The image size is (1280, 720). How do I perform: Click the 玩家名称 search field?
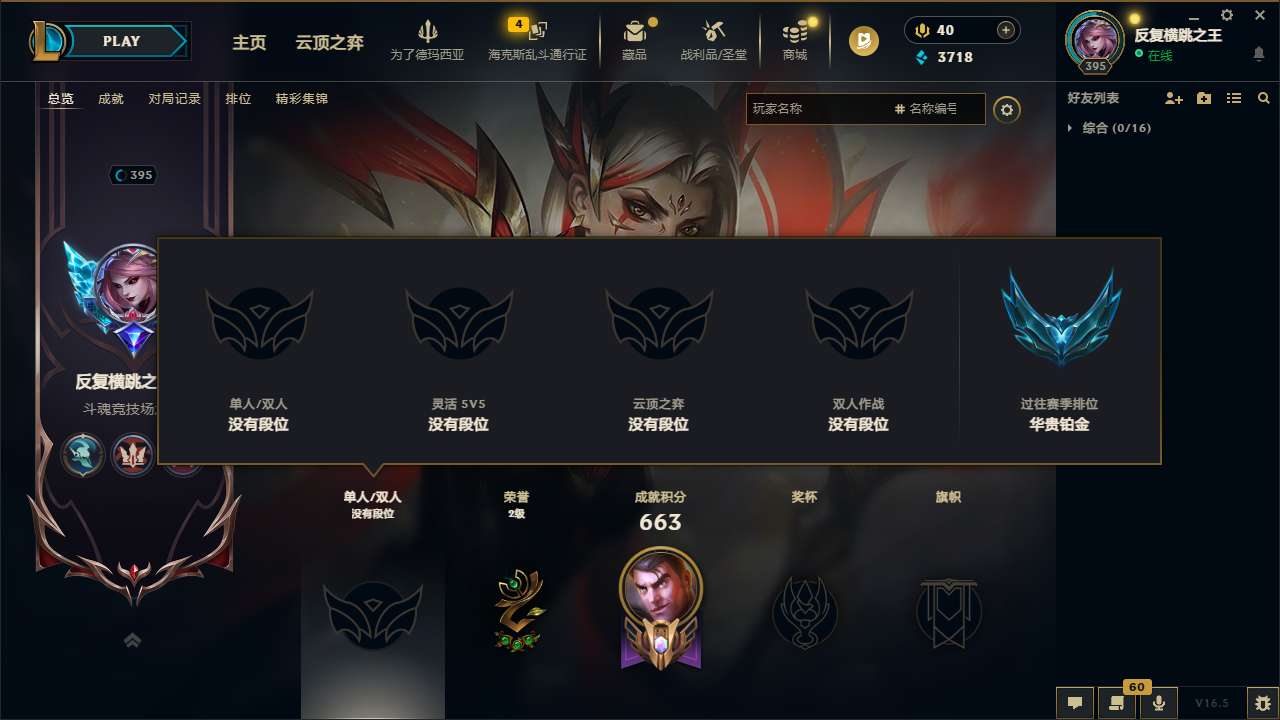(810, 108)
